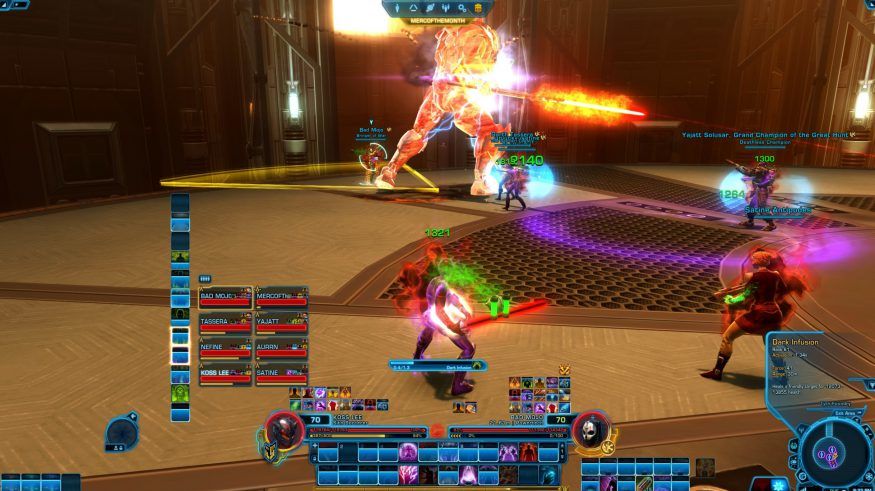The width and height of the screenshot is (875, 491).
Task: Select Yajatt in the operation frames
Action: tap(281, 324)
